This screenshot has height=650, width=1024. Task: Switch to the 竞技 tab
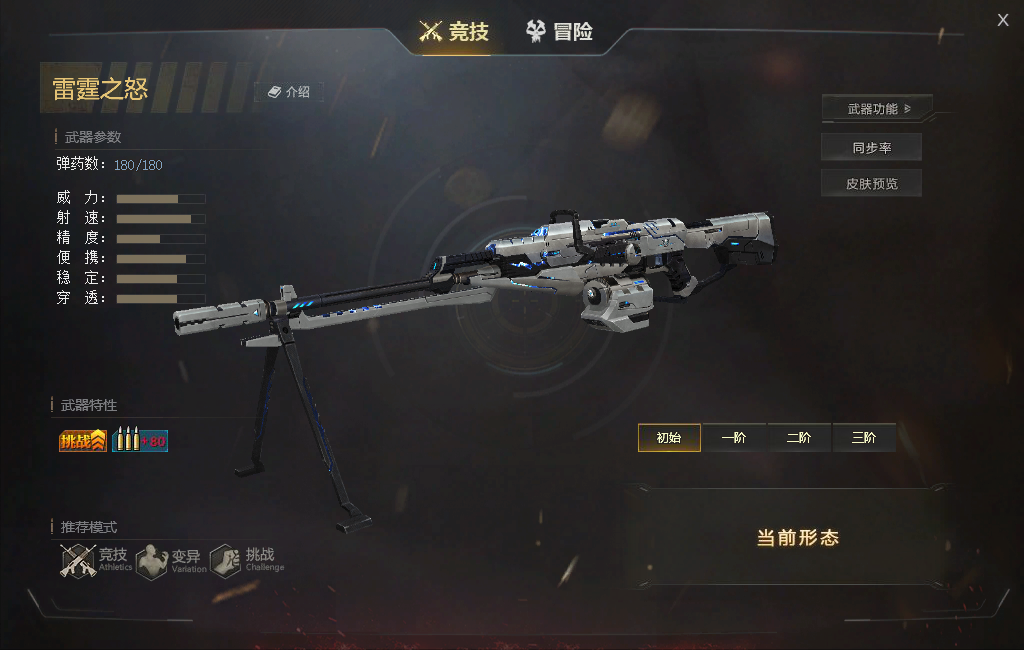(455, 31)
